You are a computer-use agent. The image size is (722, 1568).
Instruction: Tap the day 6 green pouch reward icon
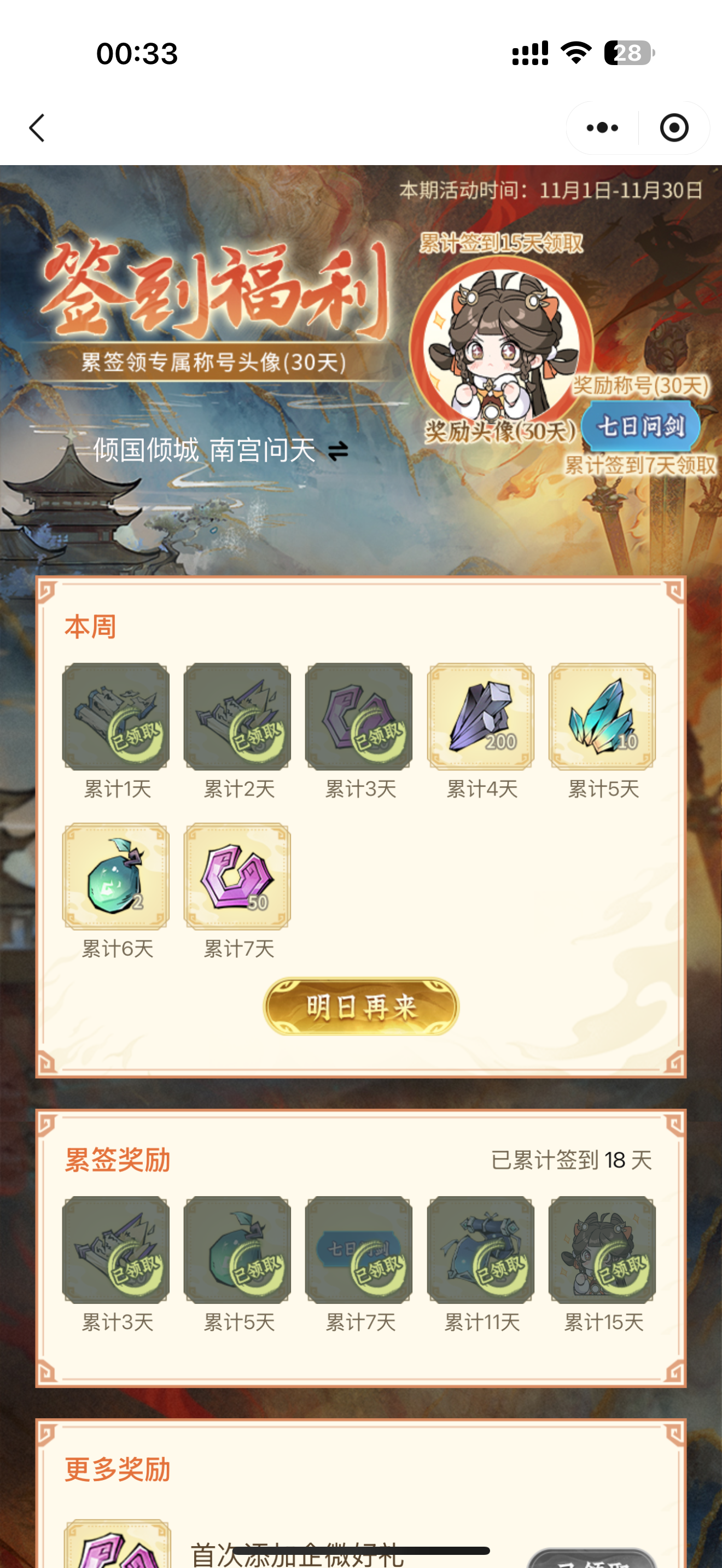[x=115, y=876]
